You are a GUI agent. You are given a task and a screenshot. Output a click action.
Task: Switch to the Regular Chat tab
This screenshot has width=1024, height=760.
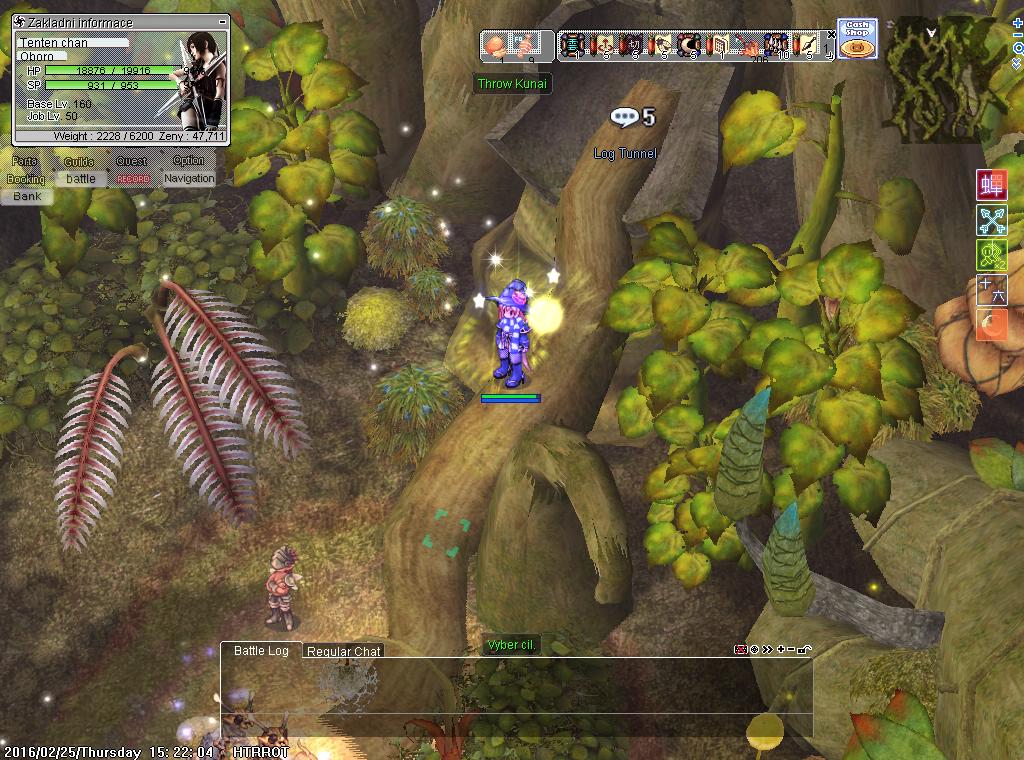click(x=343, y=651)
